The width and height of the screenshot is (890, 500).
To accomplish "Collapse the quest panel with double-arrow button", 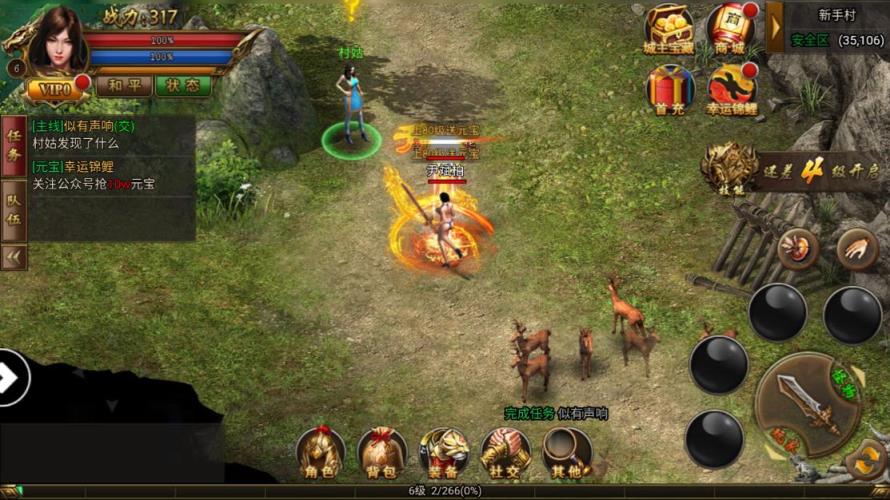I will 14,257.
